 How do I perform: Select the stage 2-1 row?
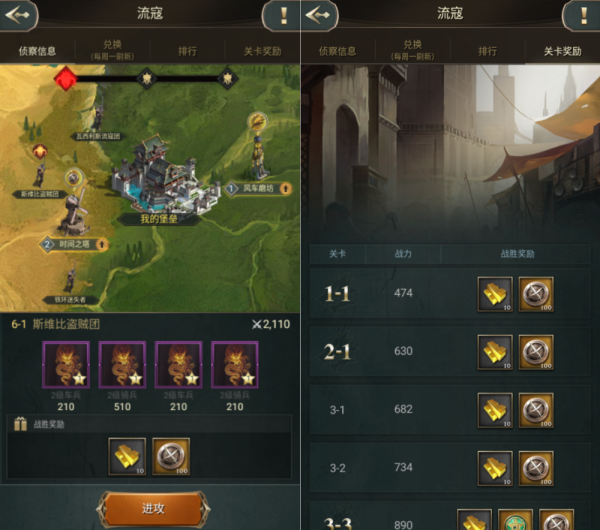click(x=449, y=351)
